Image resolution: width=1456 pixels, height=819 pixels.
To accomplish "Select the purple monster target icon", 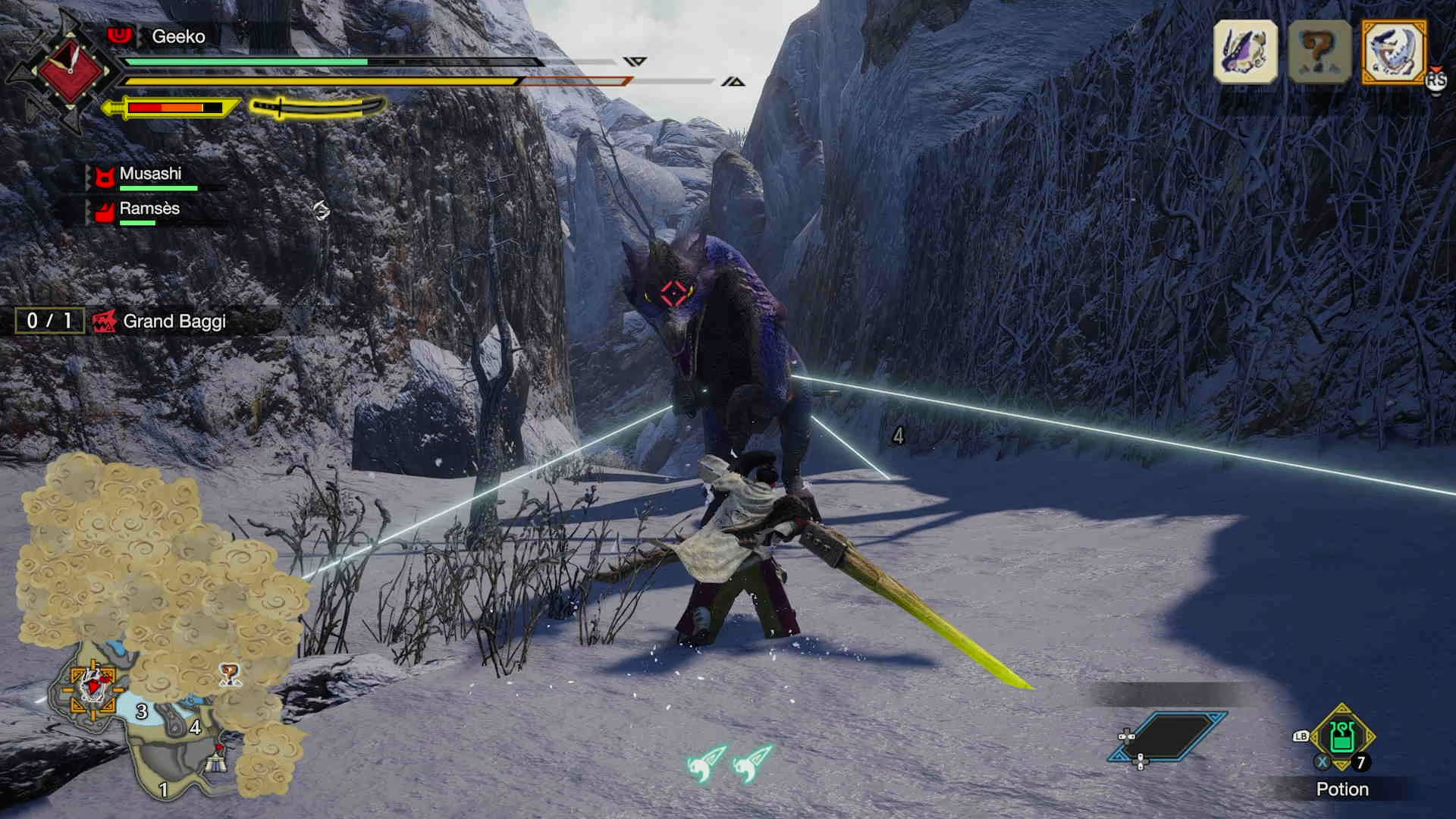I will click(1245, 52).
